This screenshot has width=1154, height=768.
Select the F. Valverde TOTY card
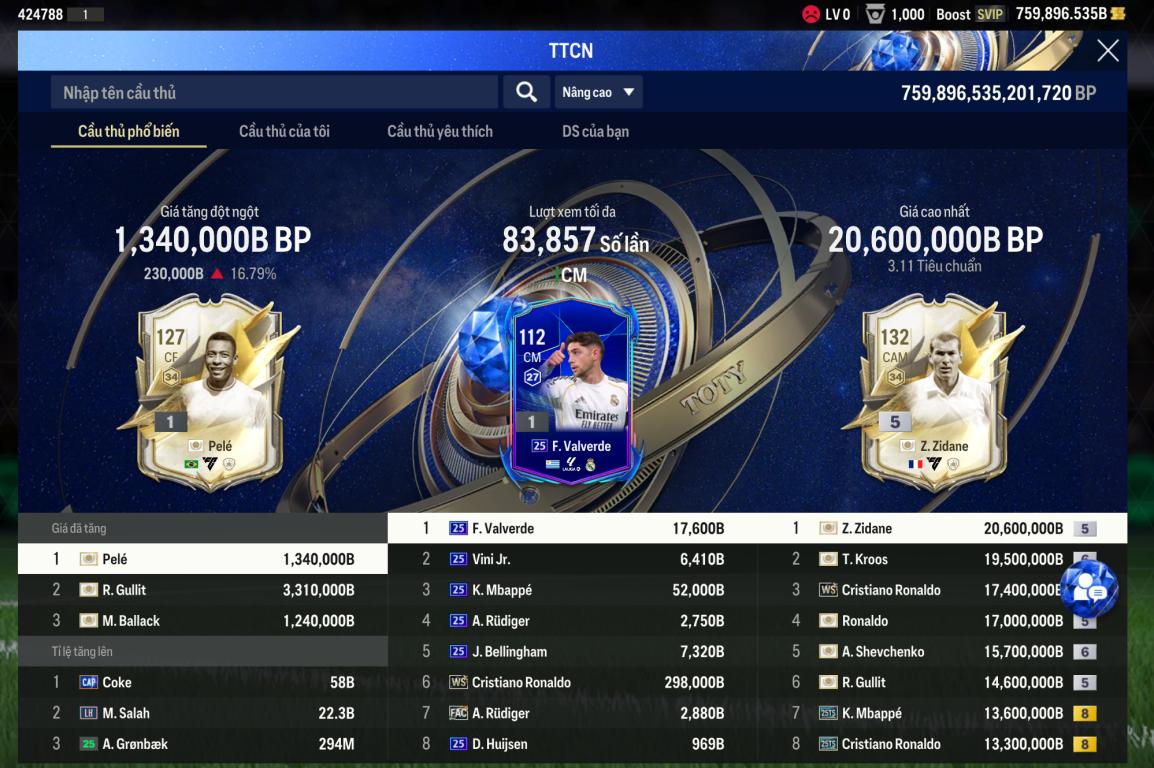pyautogui.click(x=570, y=390)
